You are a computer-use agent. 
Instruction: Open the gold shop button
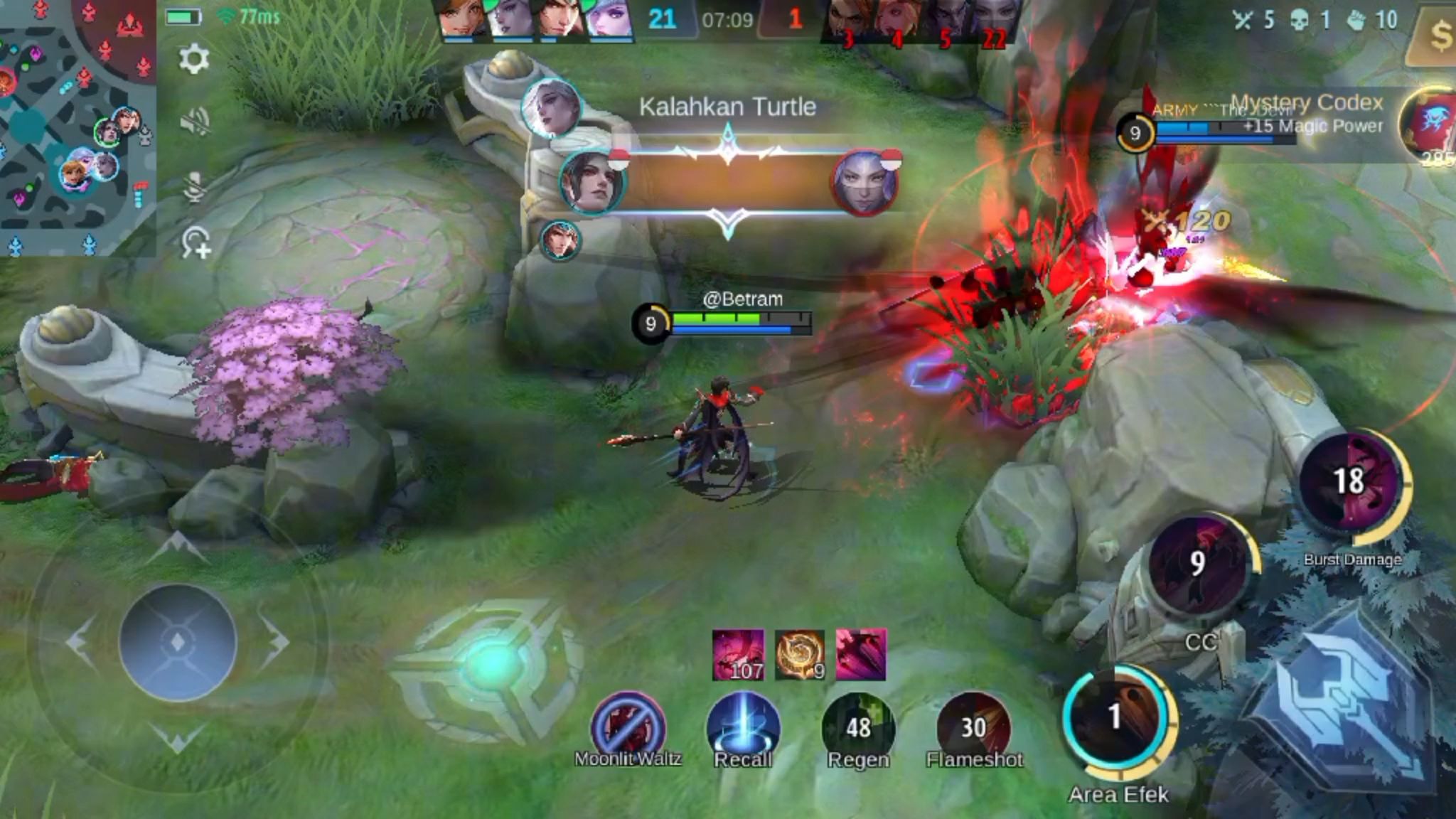pyautogui.click(x=1437, y=34)
